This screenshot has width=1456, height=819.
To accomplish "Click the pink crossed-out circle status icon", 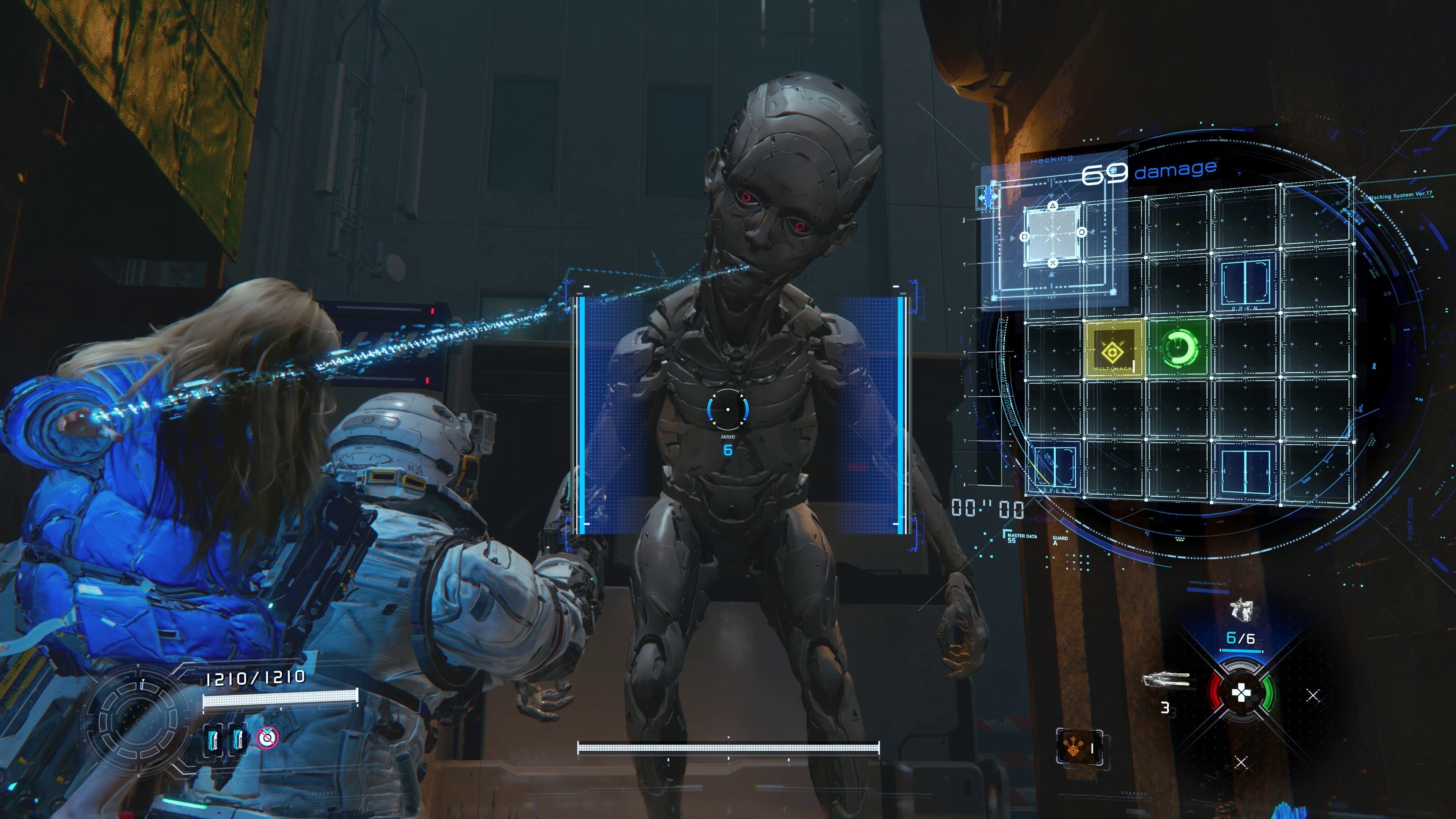I will [x=267, y=737].
